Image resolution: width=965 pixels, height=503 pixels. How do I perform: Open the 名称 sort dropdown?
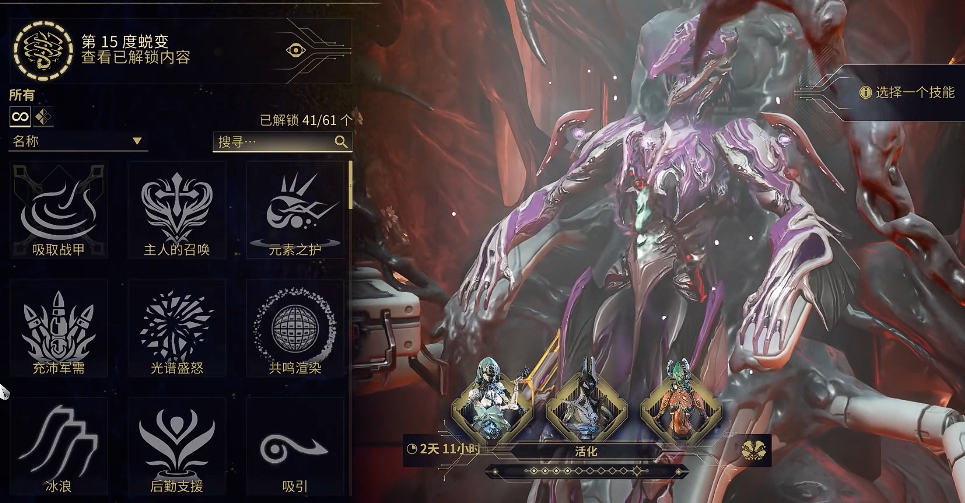point(78,142)
